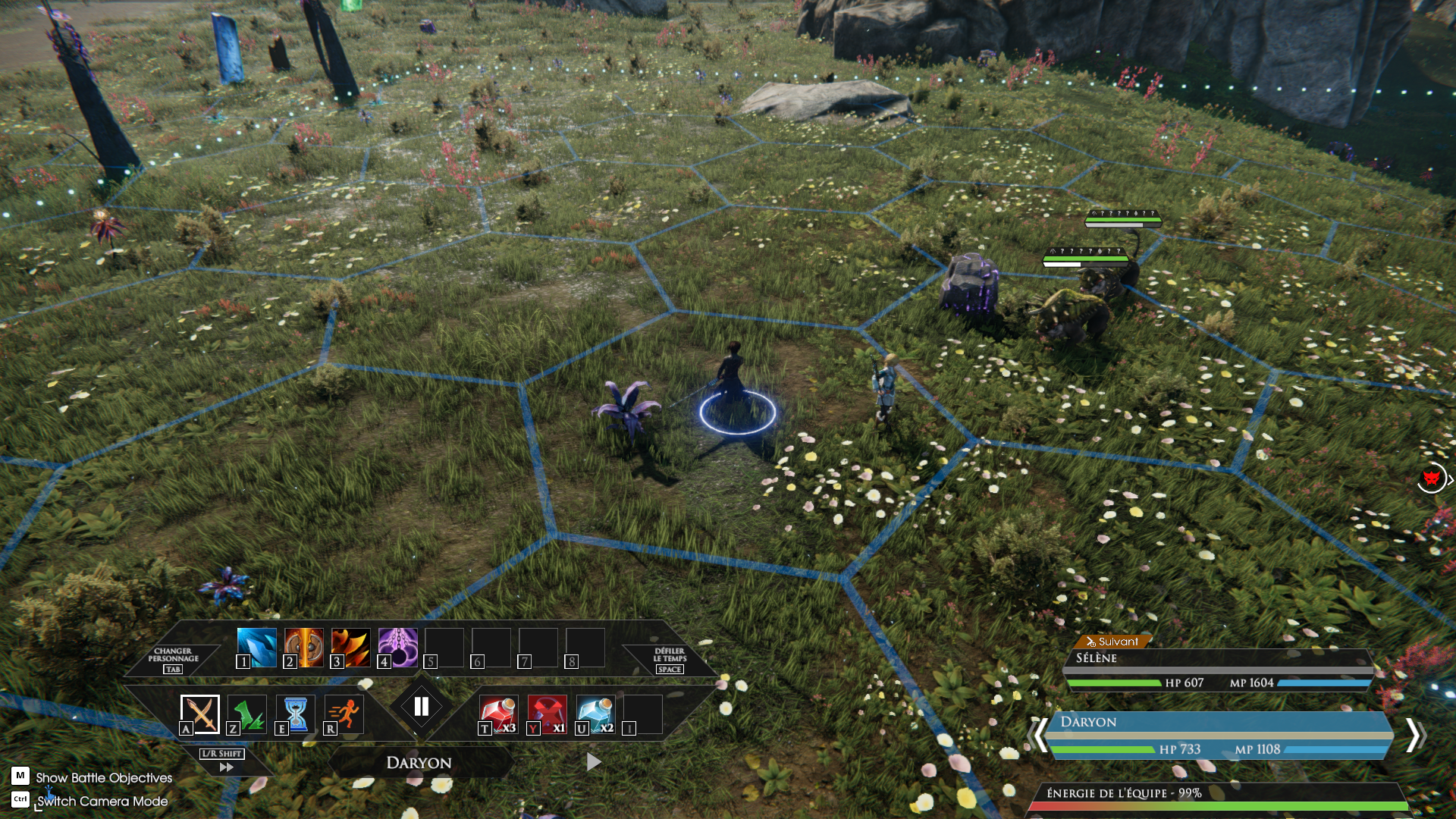Switch to previous character with left chevron
Viewport: 1456px width, 819px height.
pos(1039,735)
